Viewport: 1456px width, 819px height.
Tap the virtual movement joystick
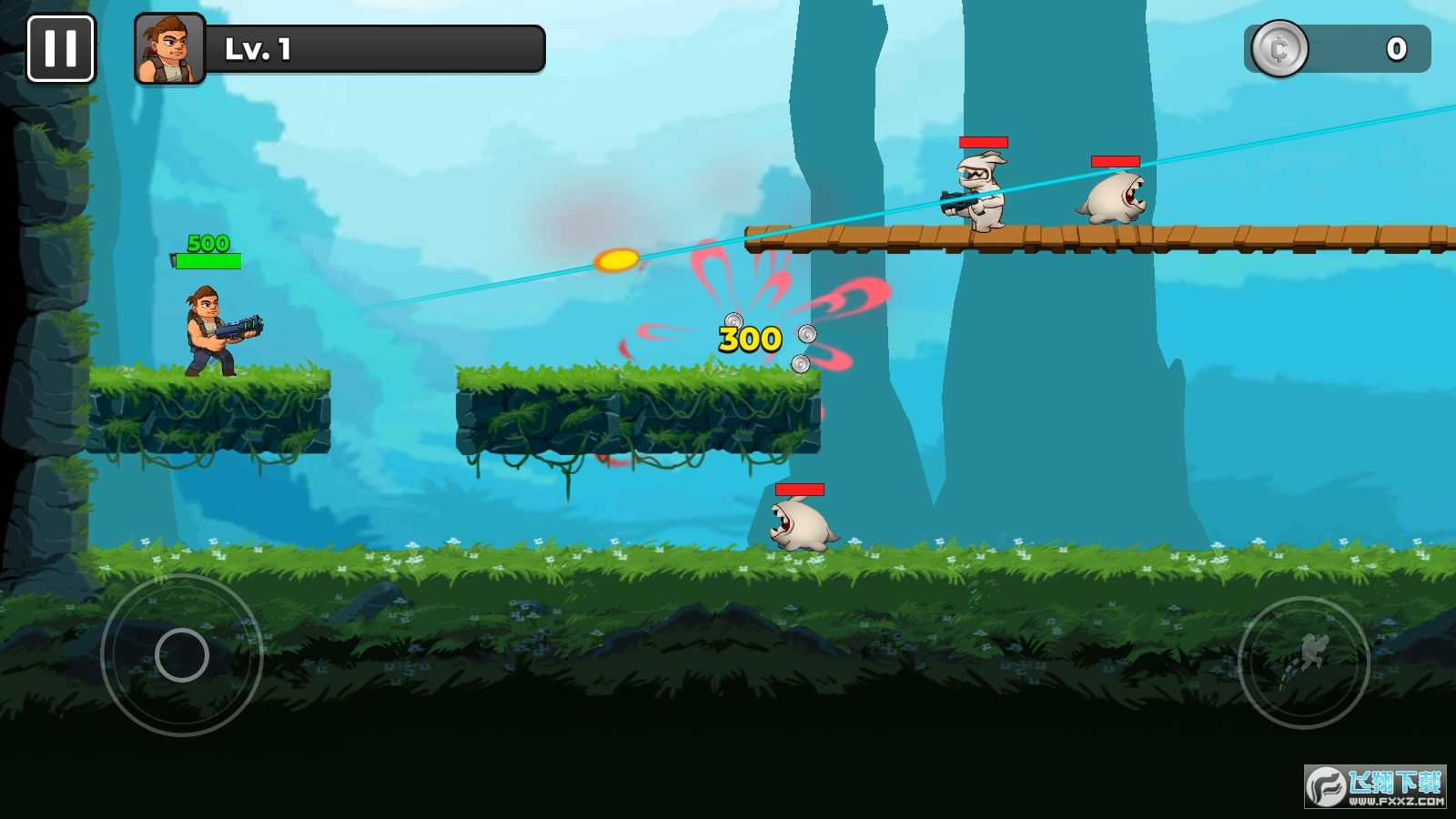182,654
